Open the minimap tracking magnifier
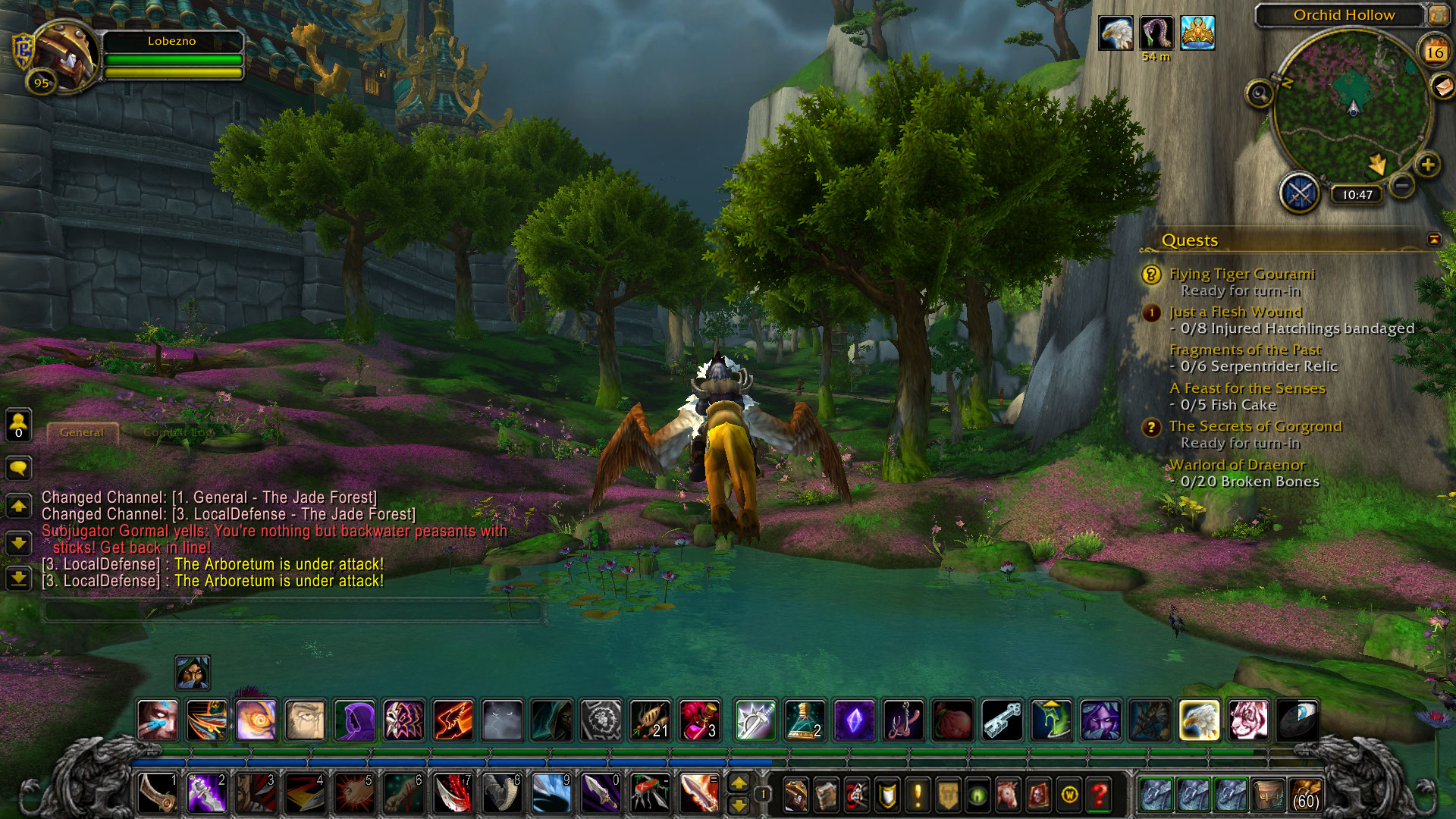 tap(1260, 94)
